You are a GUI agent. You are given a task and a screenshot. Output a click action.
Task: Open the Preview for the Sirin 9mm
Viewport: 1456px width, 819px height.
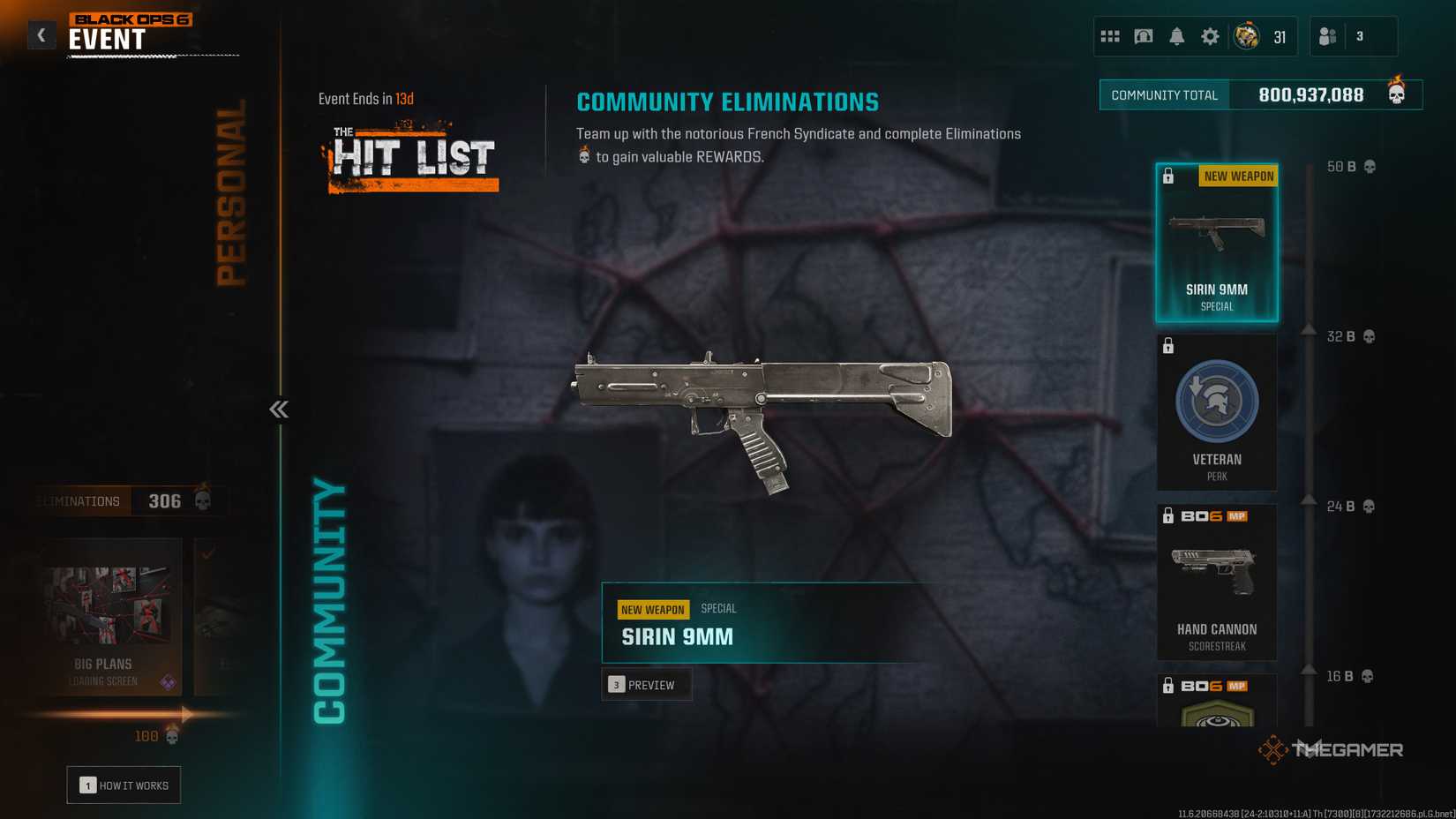(x=647, y=684)
